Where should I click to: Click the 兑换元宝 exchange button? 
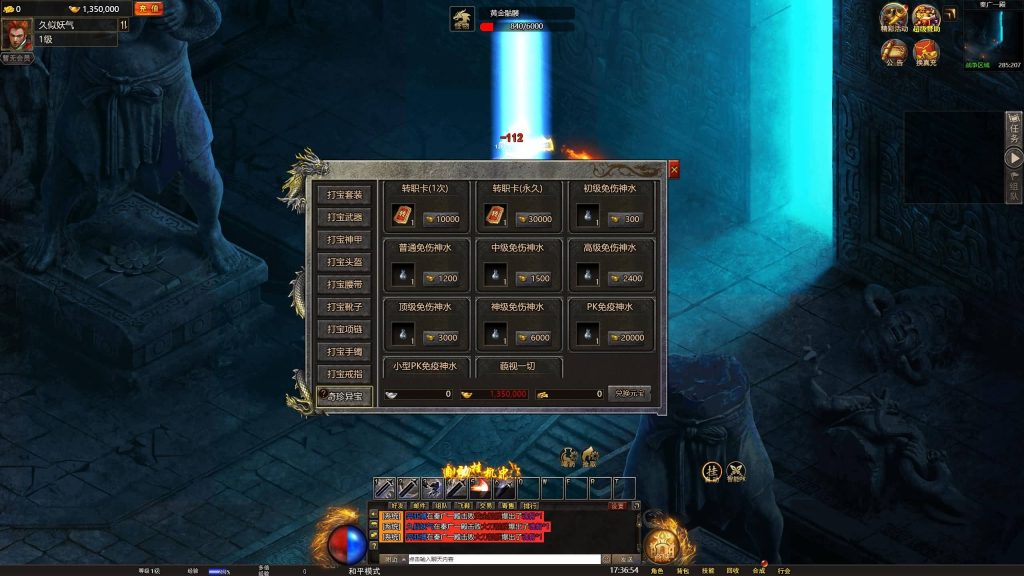tap(629, 394)
